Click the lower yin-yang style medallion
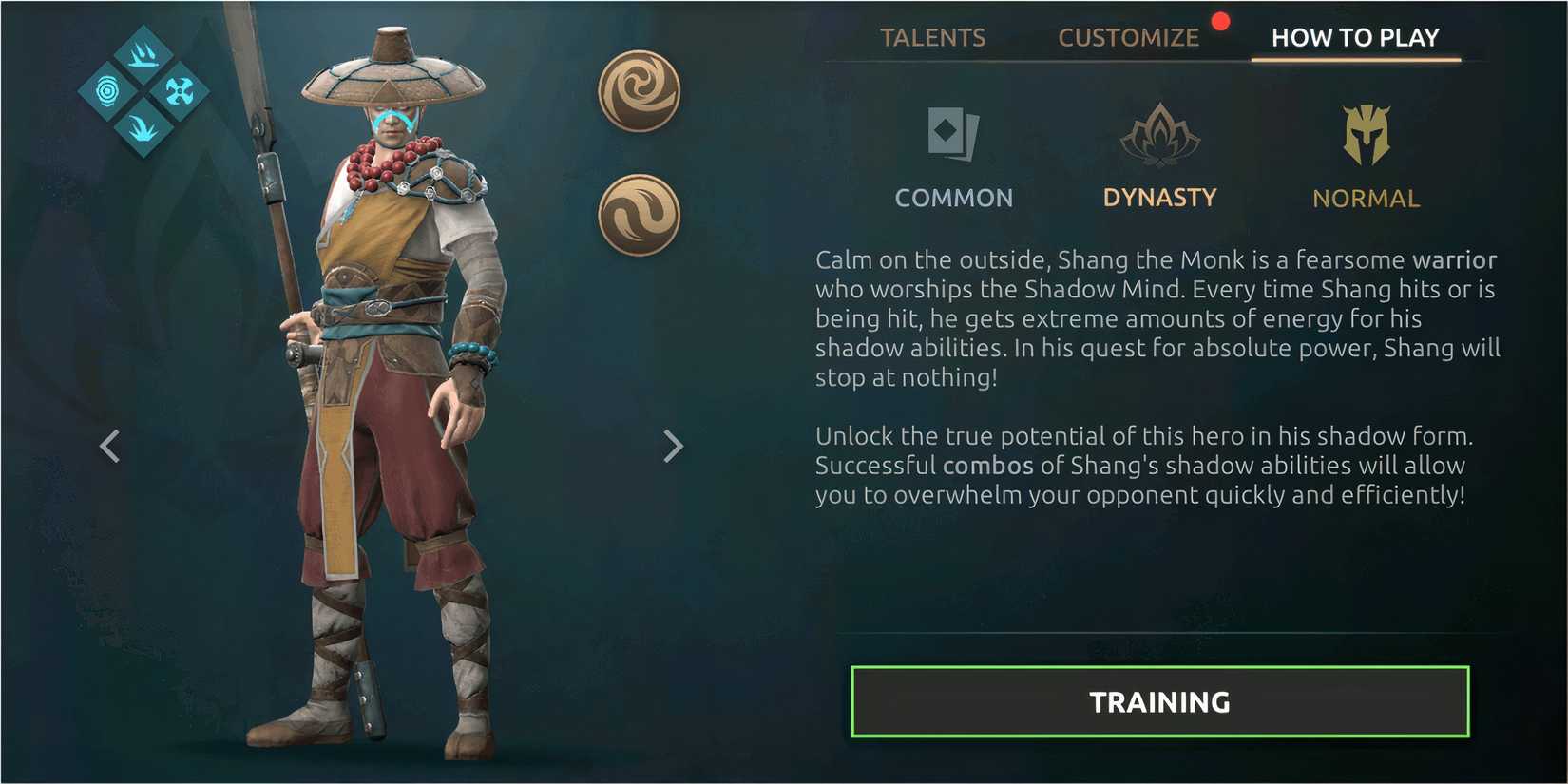 pyautogui.click(x=638, y=215)
